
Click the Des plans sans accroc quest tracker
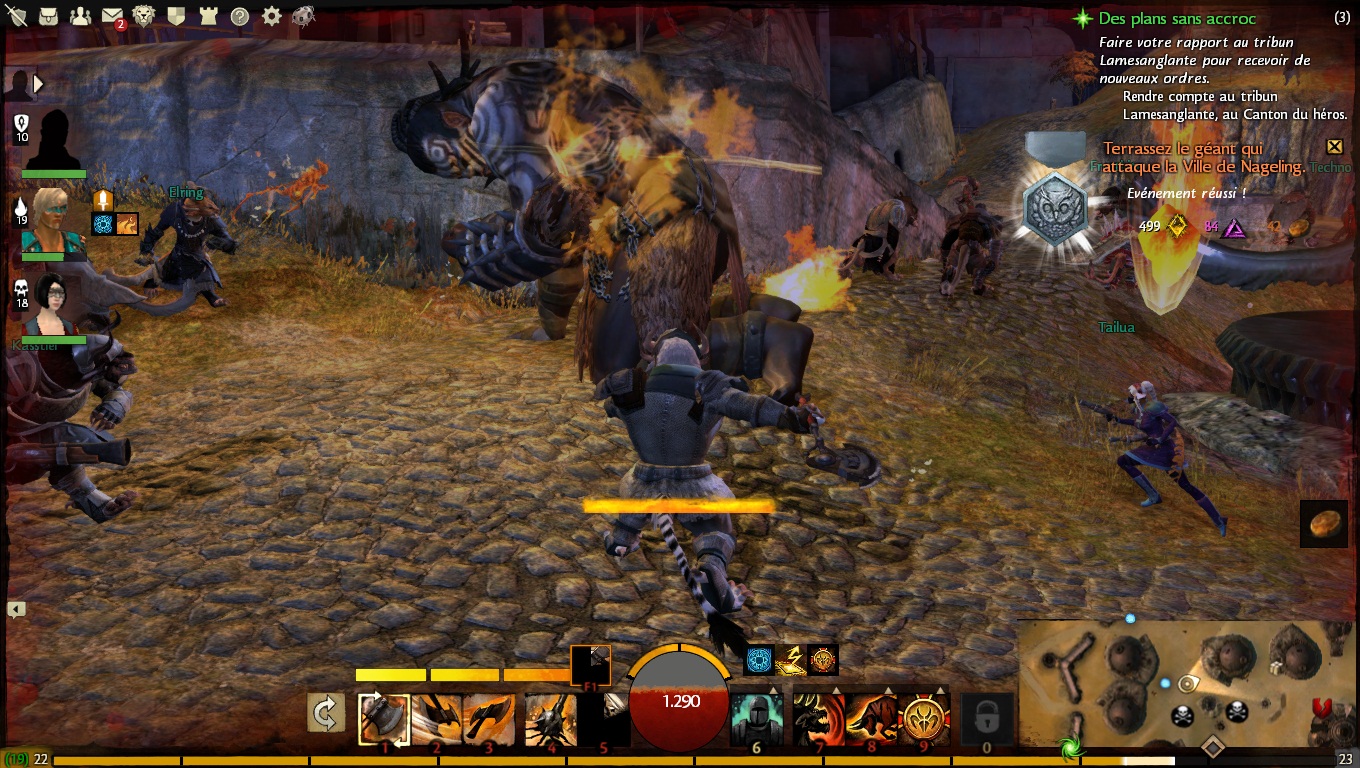[x=1177, y=18]
